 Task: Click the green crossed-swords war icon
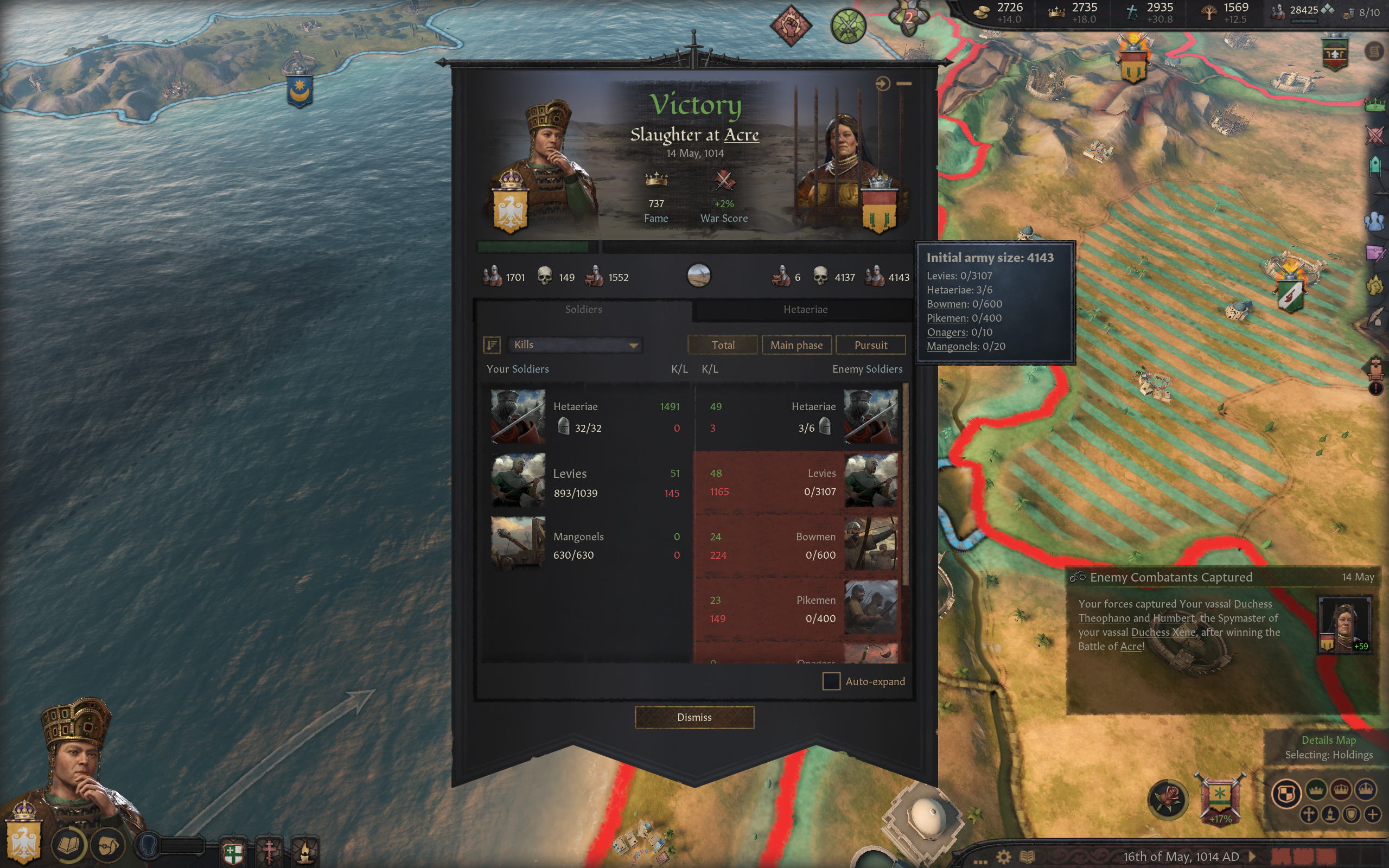848,26
